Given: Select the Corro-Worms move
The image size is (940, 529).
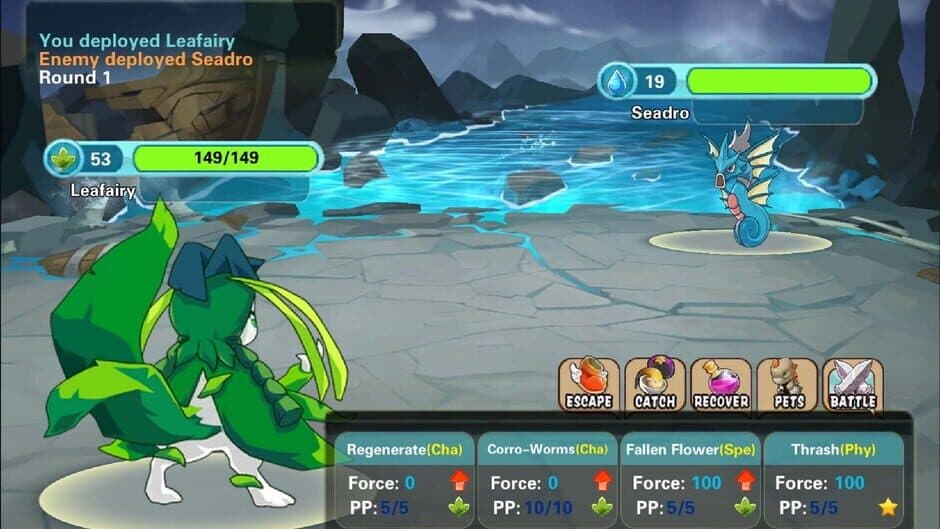Looking at the screenshot, I should tap(548, 479).
